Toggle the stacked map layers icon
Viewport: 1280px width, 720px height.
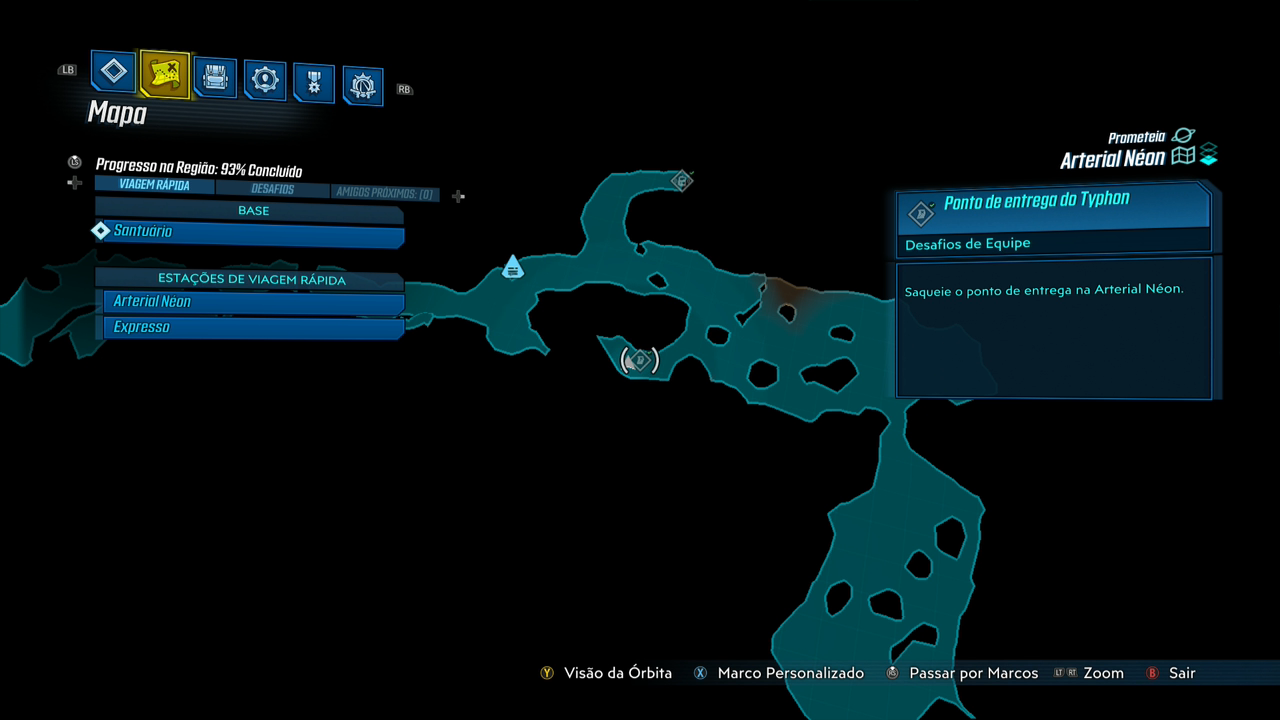1209,155
